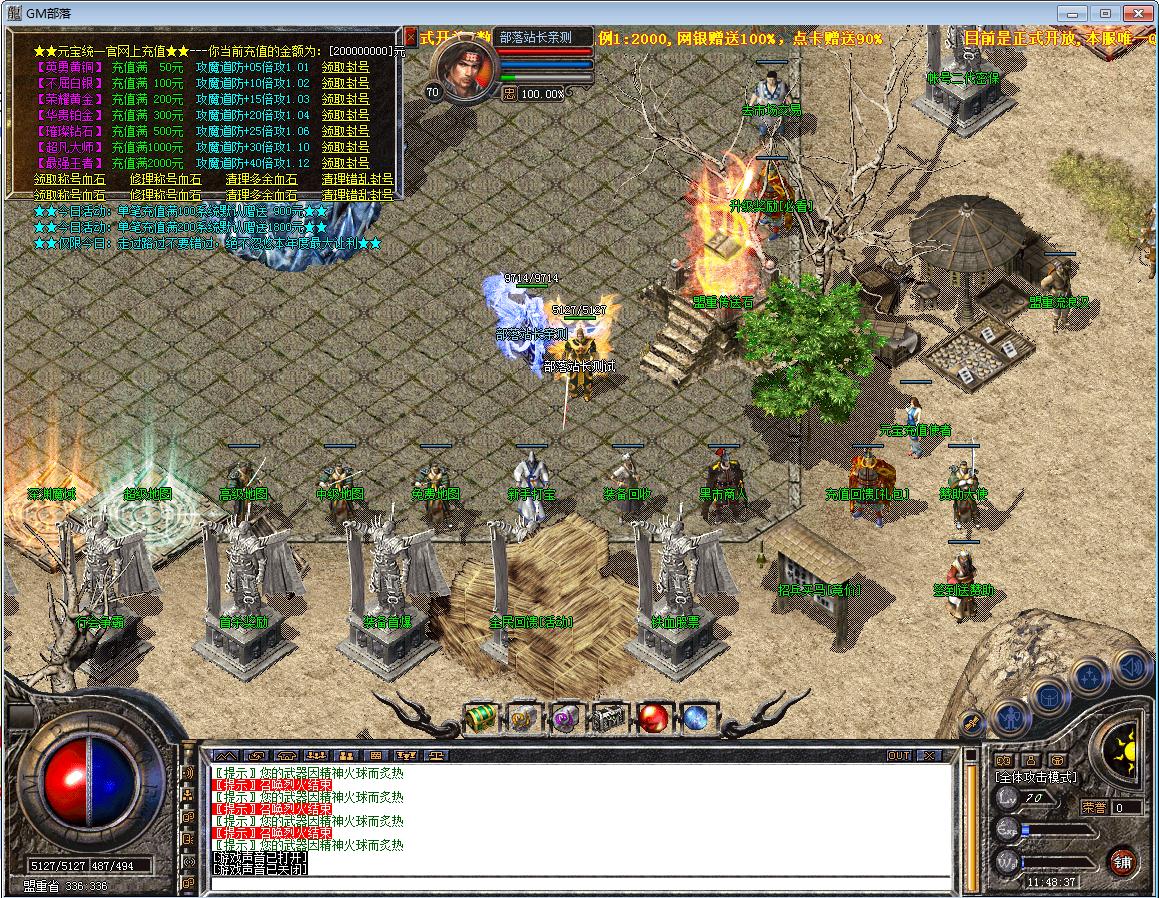Claim the 荣耀黄金 title link
Image resolution: width=1159 pixels, height=898 pixels.
tap(345, 99)
